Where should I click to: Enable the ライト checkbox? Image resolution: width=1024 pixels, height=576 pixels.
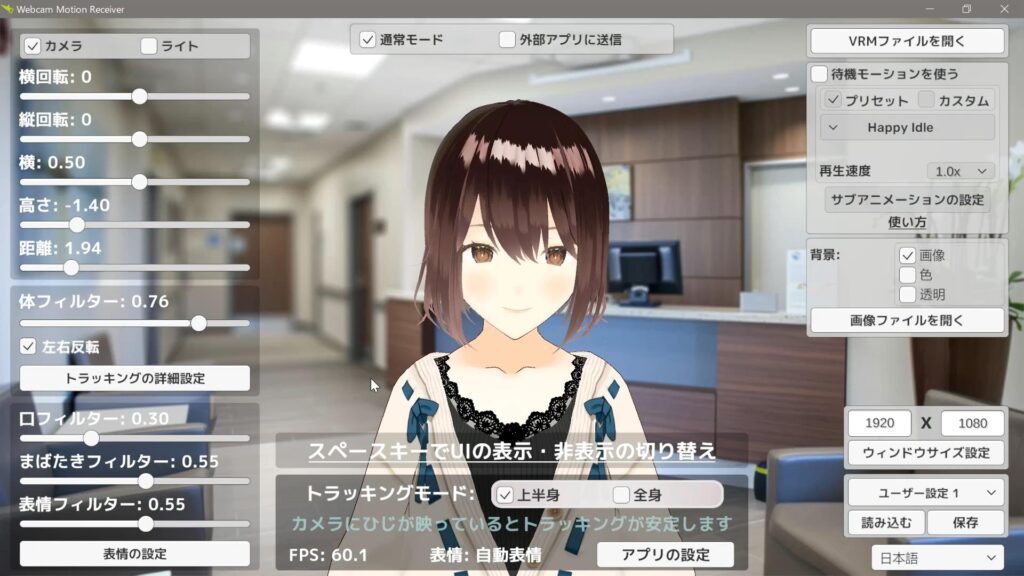click(149, 46)
